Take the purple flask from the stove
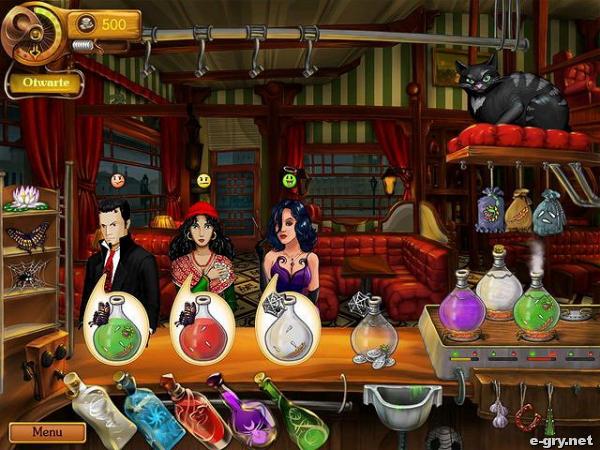This screenshot has height=450, width=600. 461,305
